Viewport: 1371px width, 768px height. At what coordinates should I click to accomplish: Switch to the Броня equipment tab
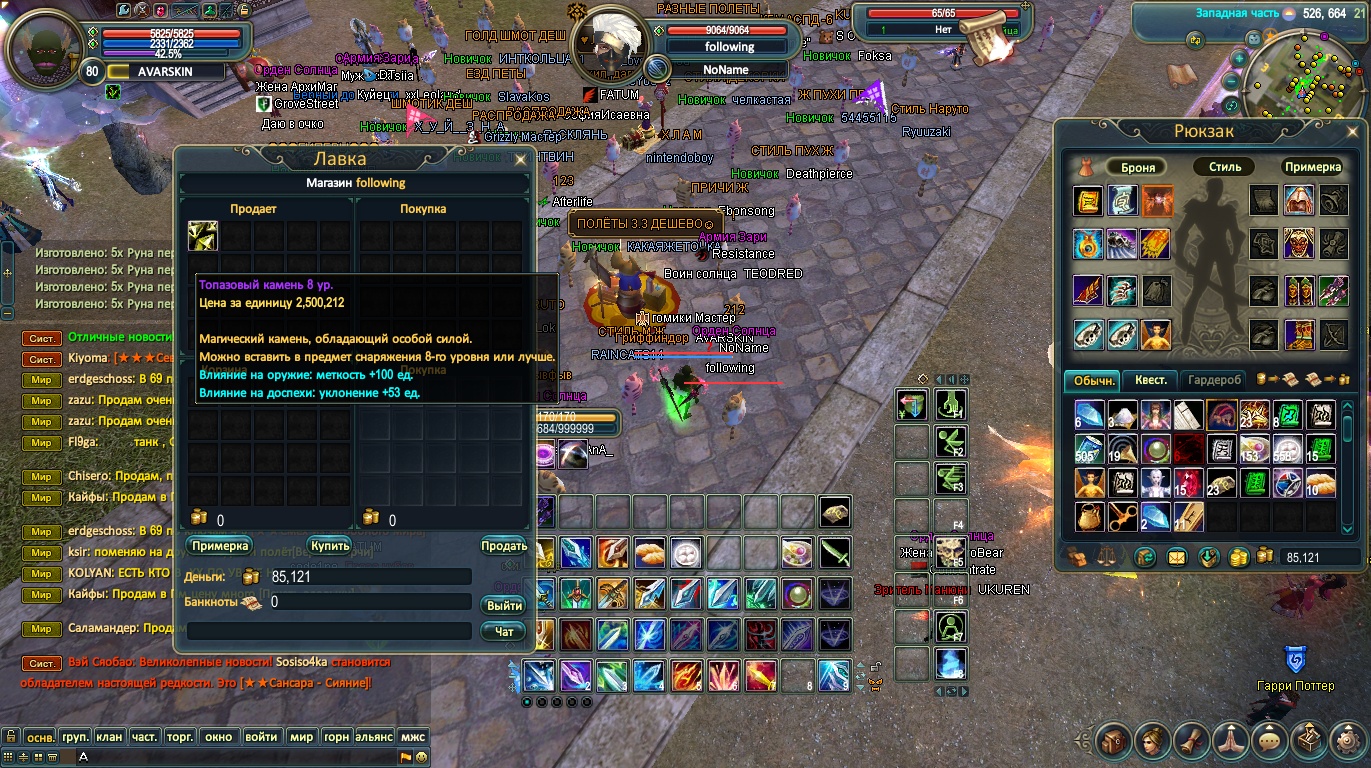click(1137, 167)
